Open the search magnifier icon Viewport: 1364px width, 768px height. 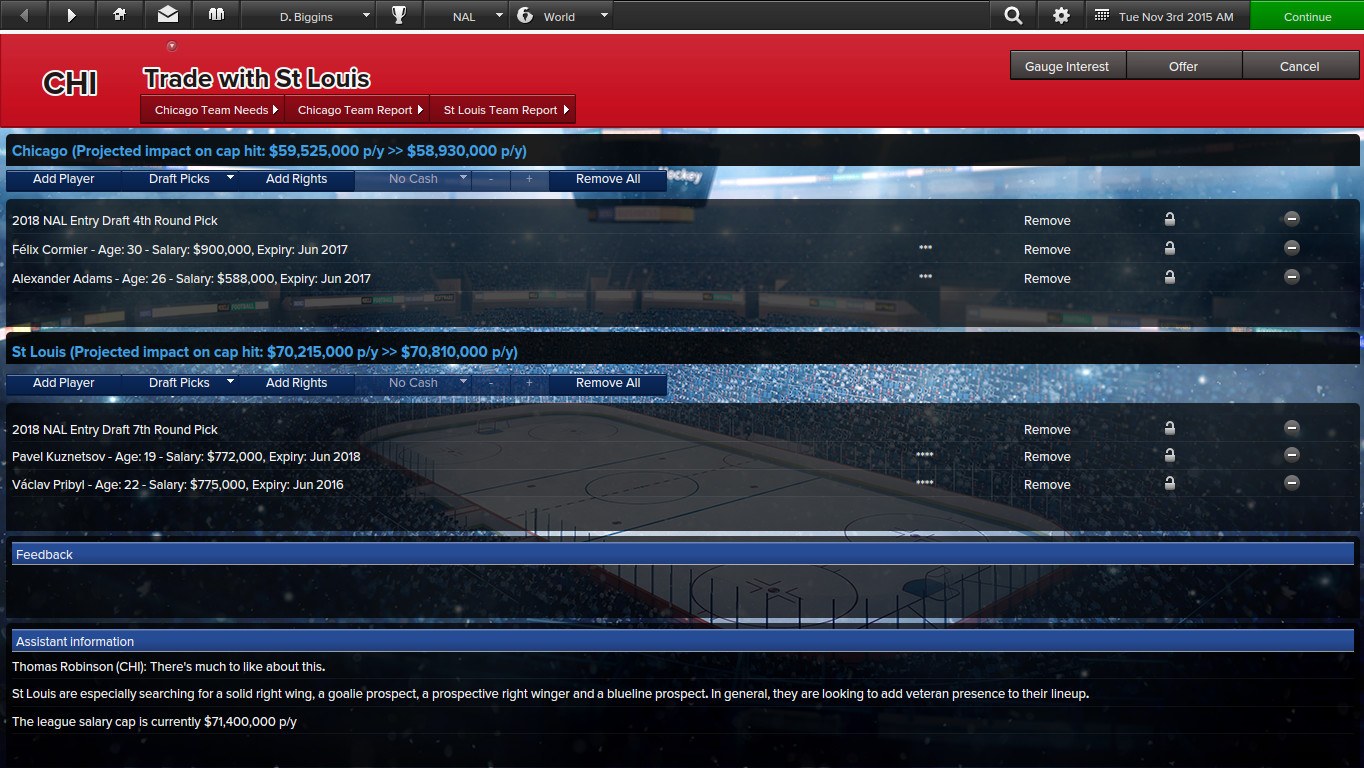1012,14
